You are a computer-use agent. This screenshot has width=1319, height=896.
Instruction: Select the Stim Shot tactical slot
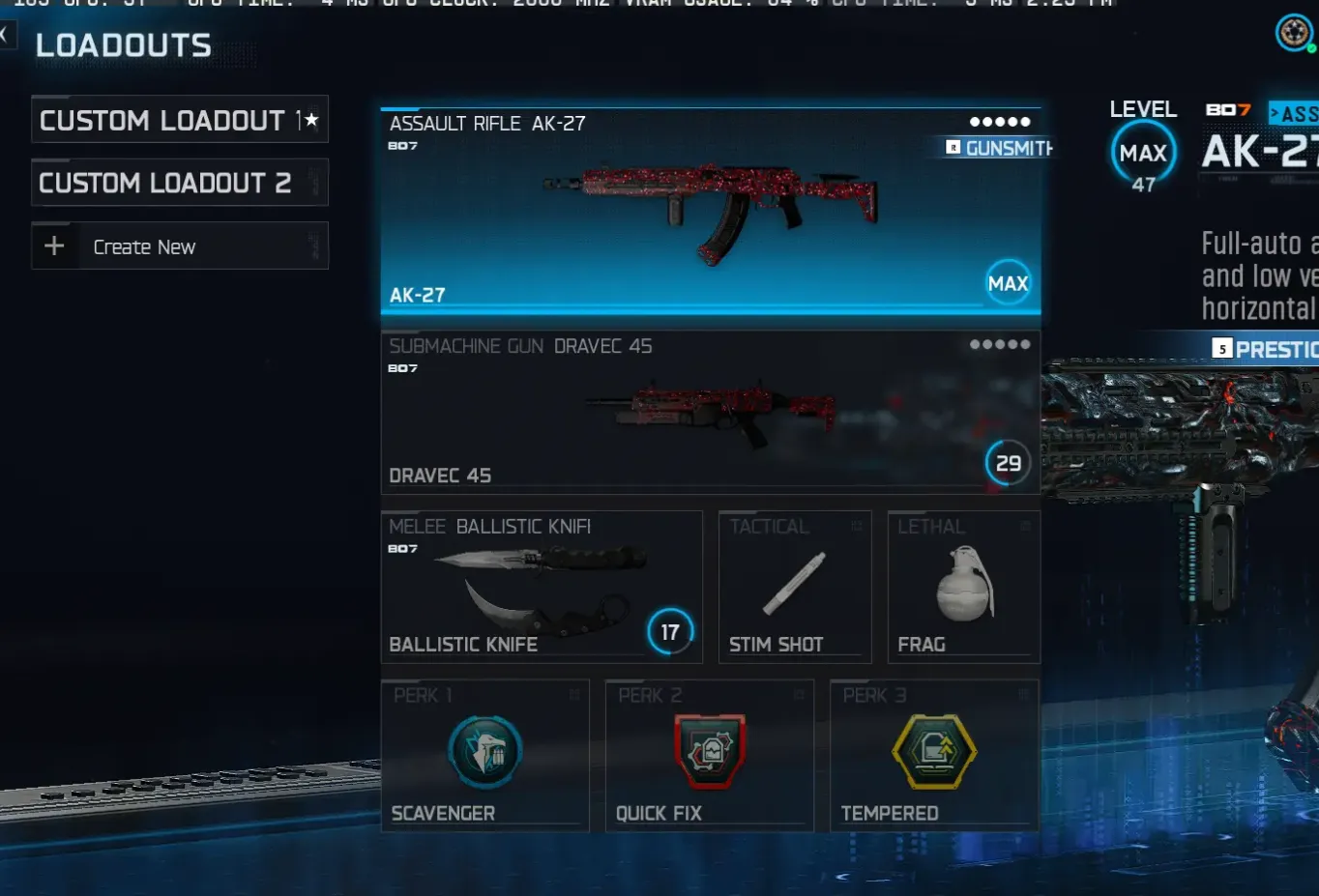click(x=795, y=585)
